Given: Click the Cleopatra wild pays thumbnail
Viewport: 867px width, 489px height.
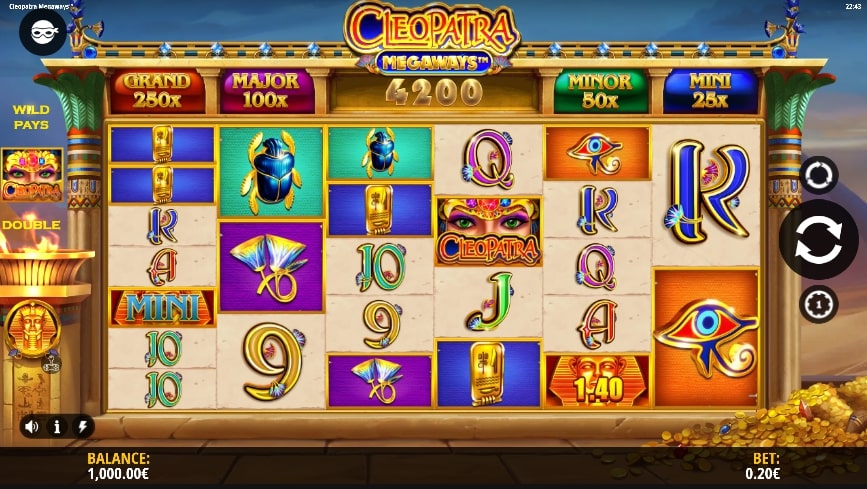Looking at the screenshot, I should [32, 175].
